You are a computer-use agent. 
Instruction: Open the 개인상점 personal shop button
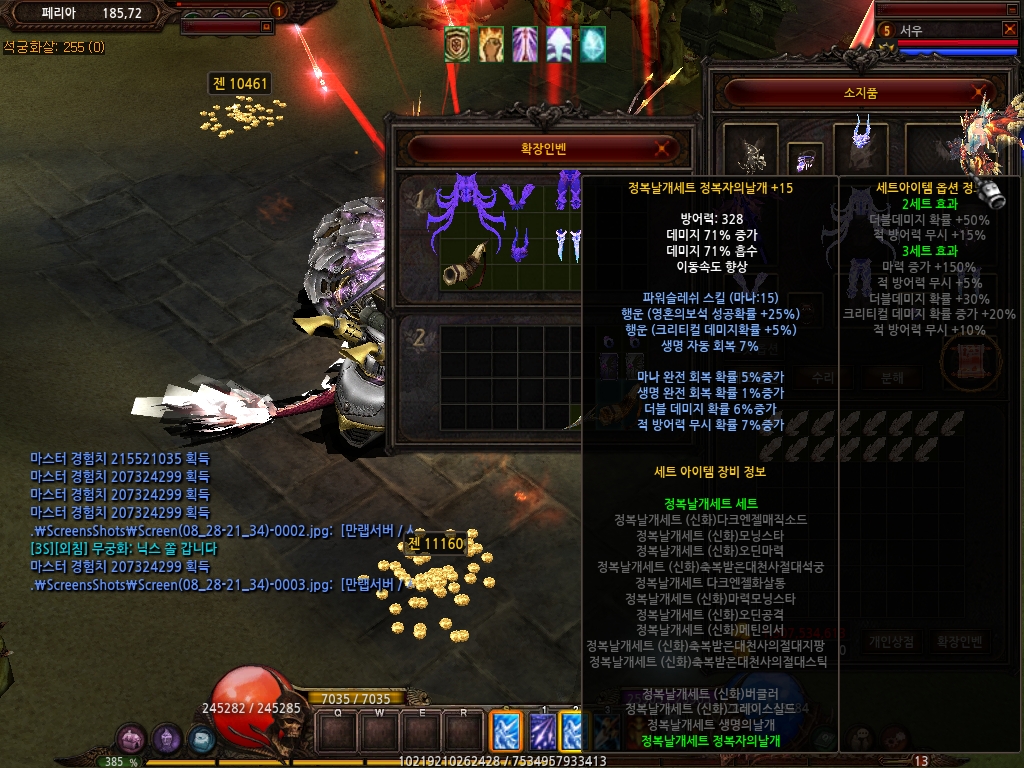point(892,641)
